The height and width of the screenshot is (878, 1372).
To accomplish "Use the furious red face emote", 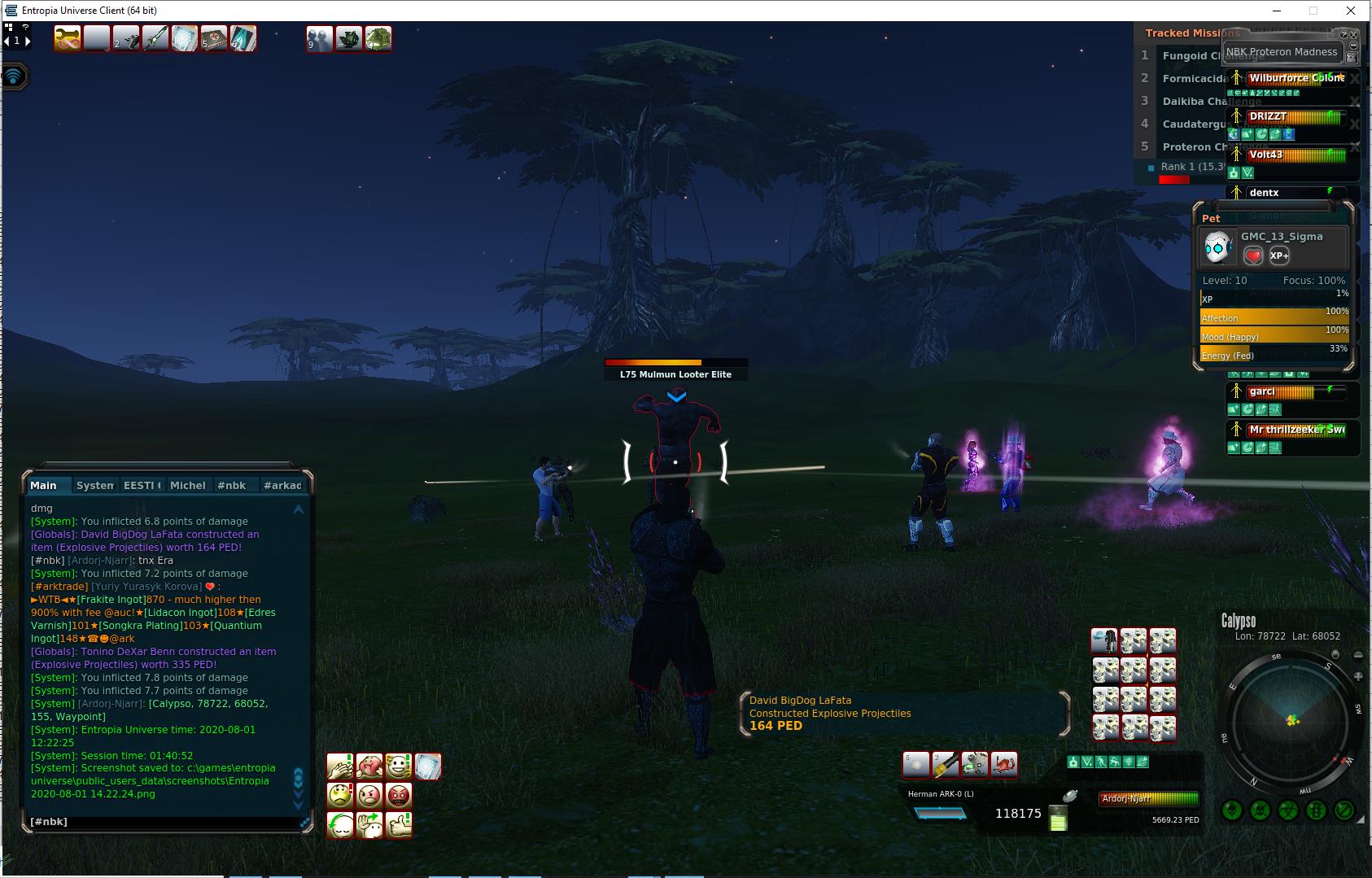I will [399, 795].
